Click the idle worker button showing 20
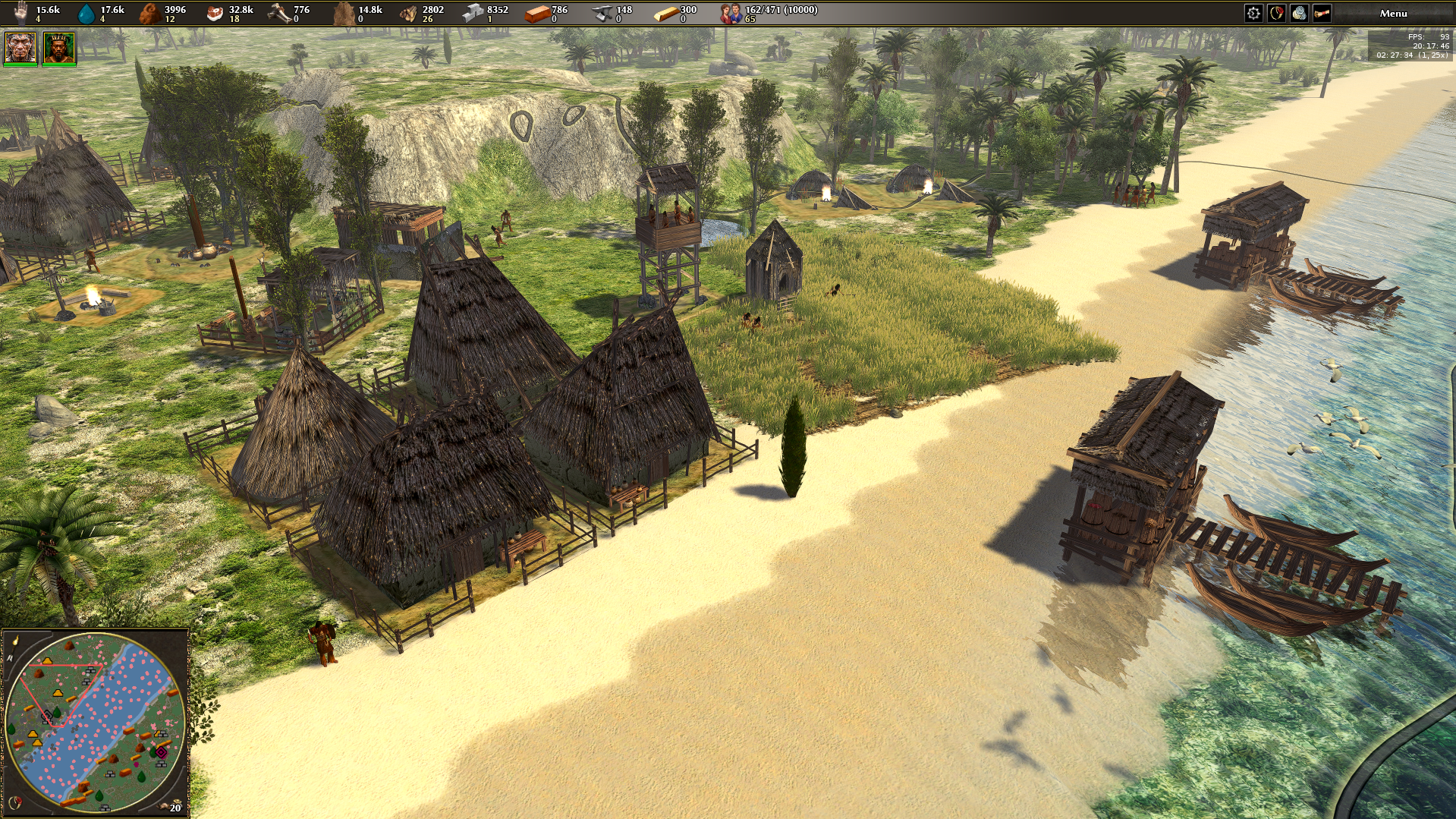Image resolution: width=1456 pixels, height=819 pixels. point(173,806)
